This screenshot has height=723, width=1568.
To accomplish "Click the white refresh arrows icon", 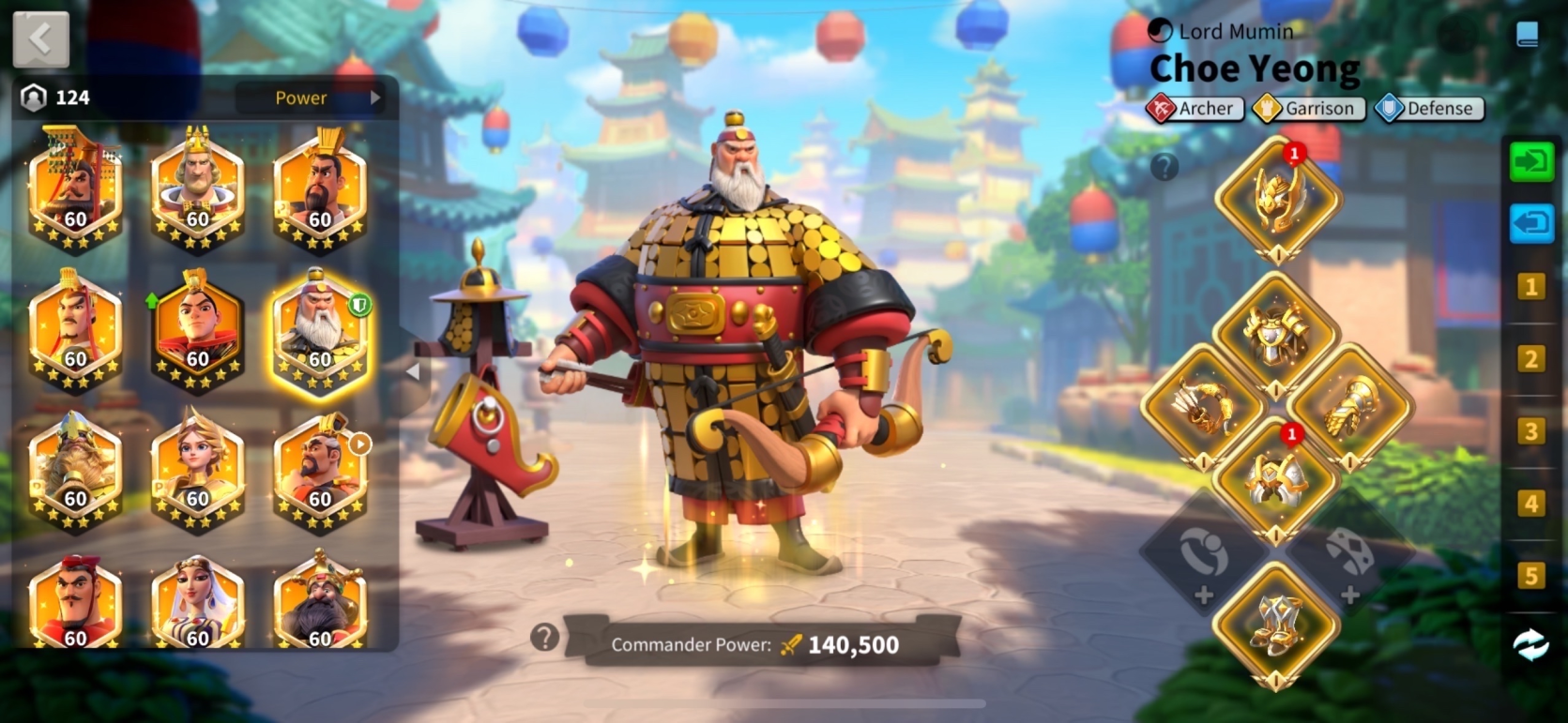I will point(1530,644).
